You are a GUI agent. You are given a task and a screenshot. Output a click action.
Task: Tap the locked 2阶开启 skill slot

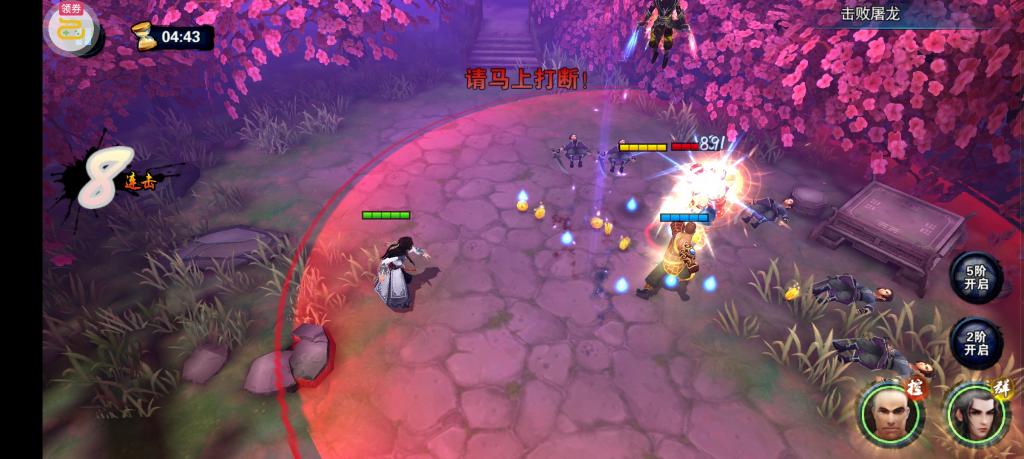976,343
